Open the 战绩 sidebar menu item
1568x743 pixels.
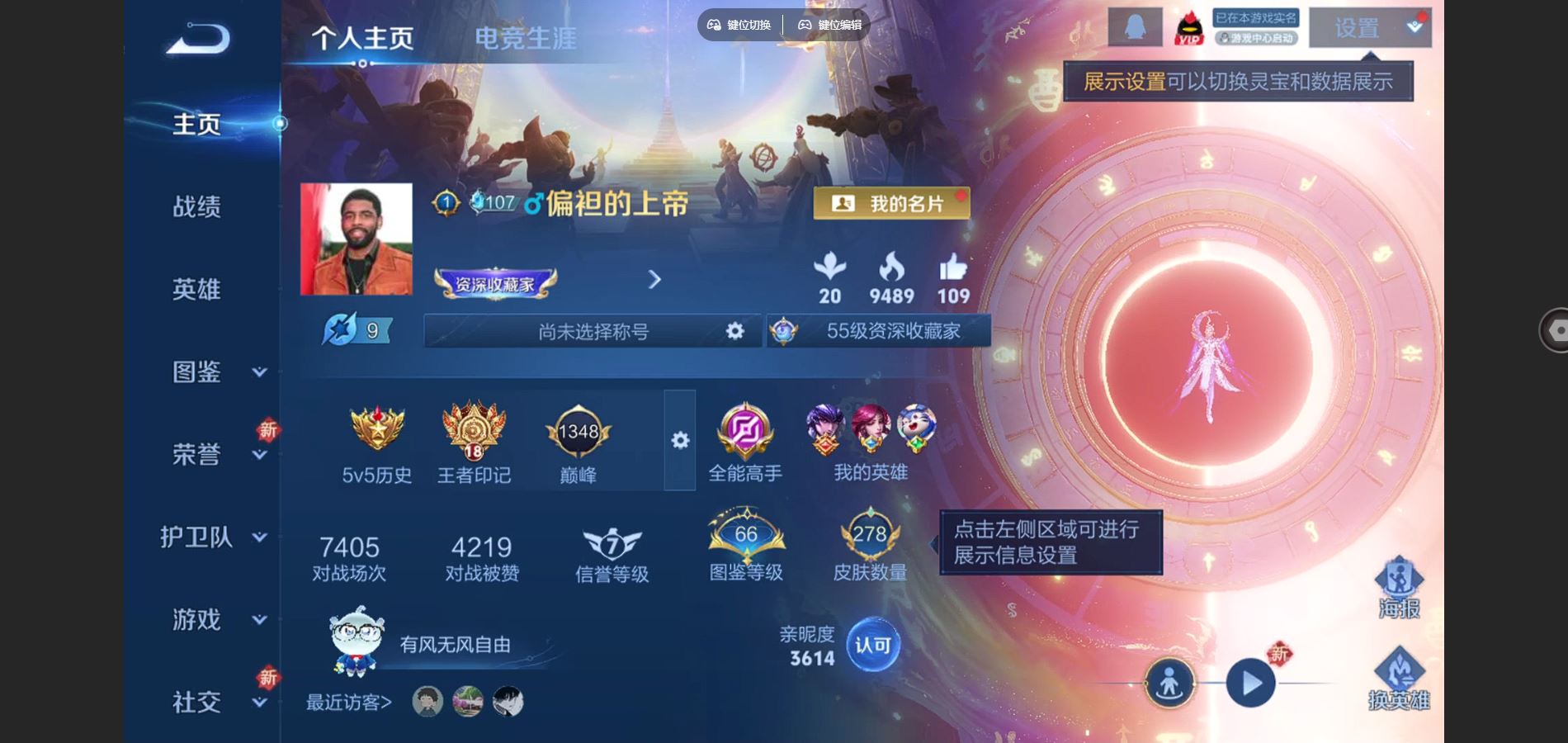pyautogui.click(x=198, y=206)
